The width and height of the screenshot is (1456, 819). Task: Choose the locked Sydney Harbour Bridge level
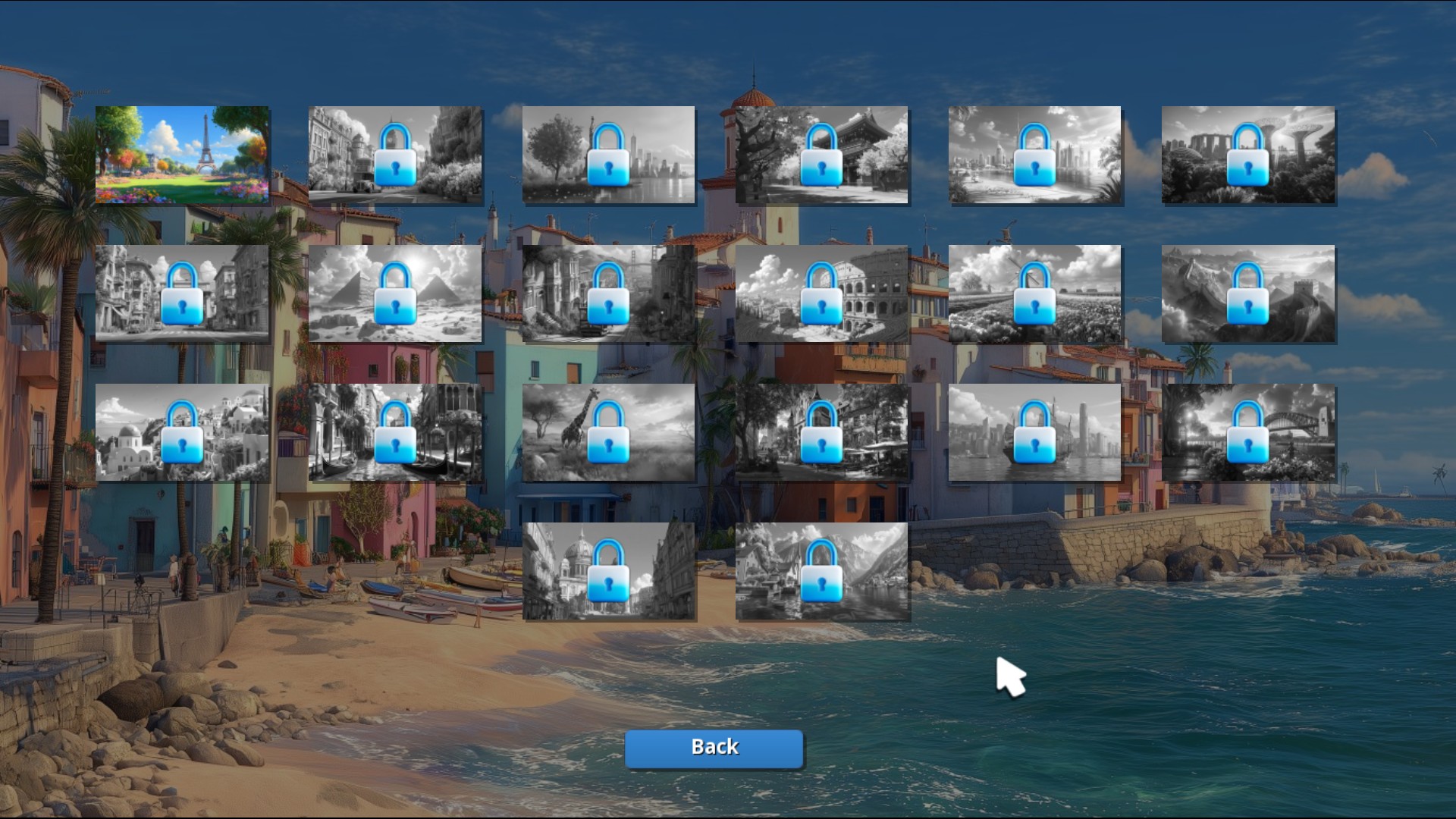click(1248, 432)
